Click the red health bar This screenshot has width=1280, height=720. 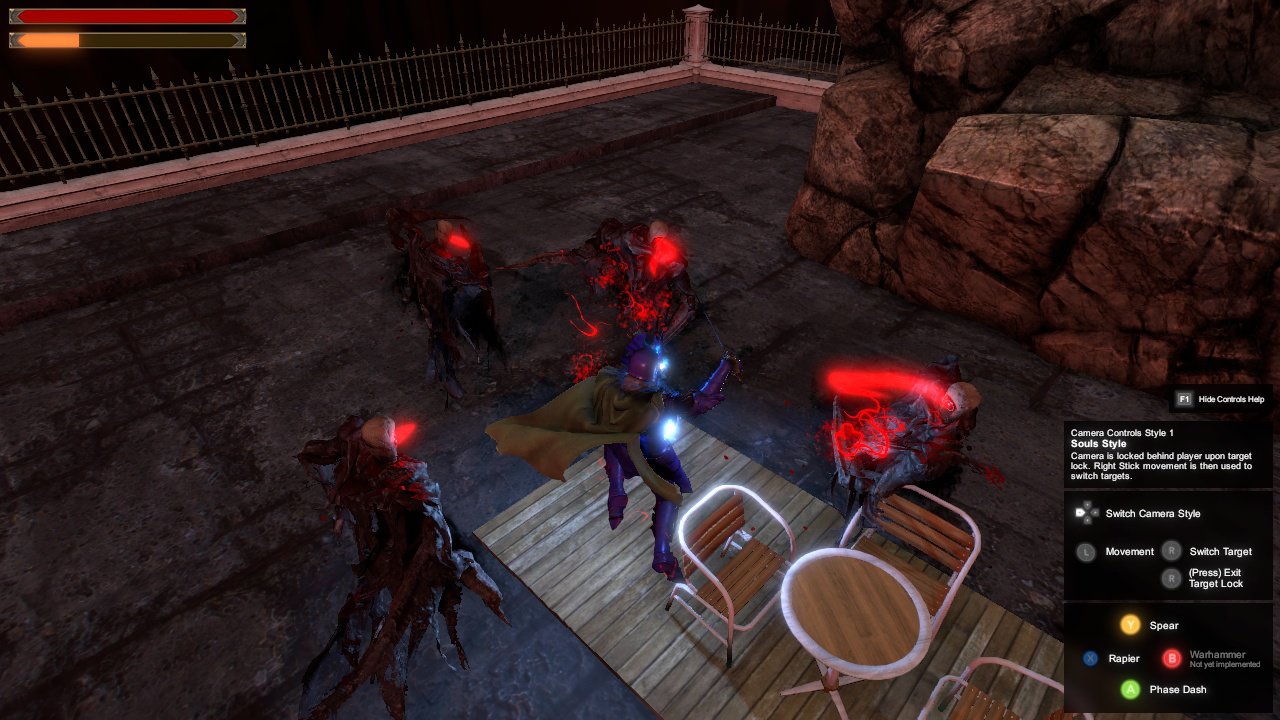coord(125,16)
